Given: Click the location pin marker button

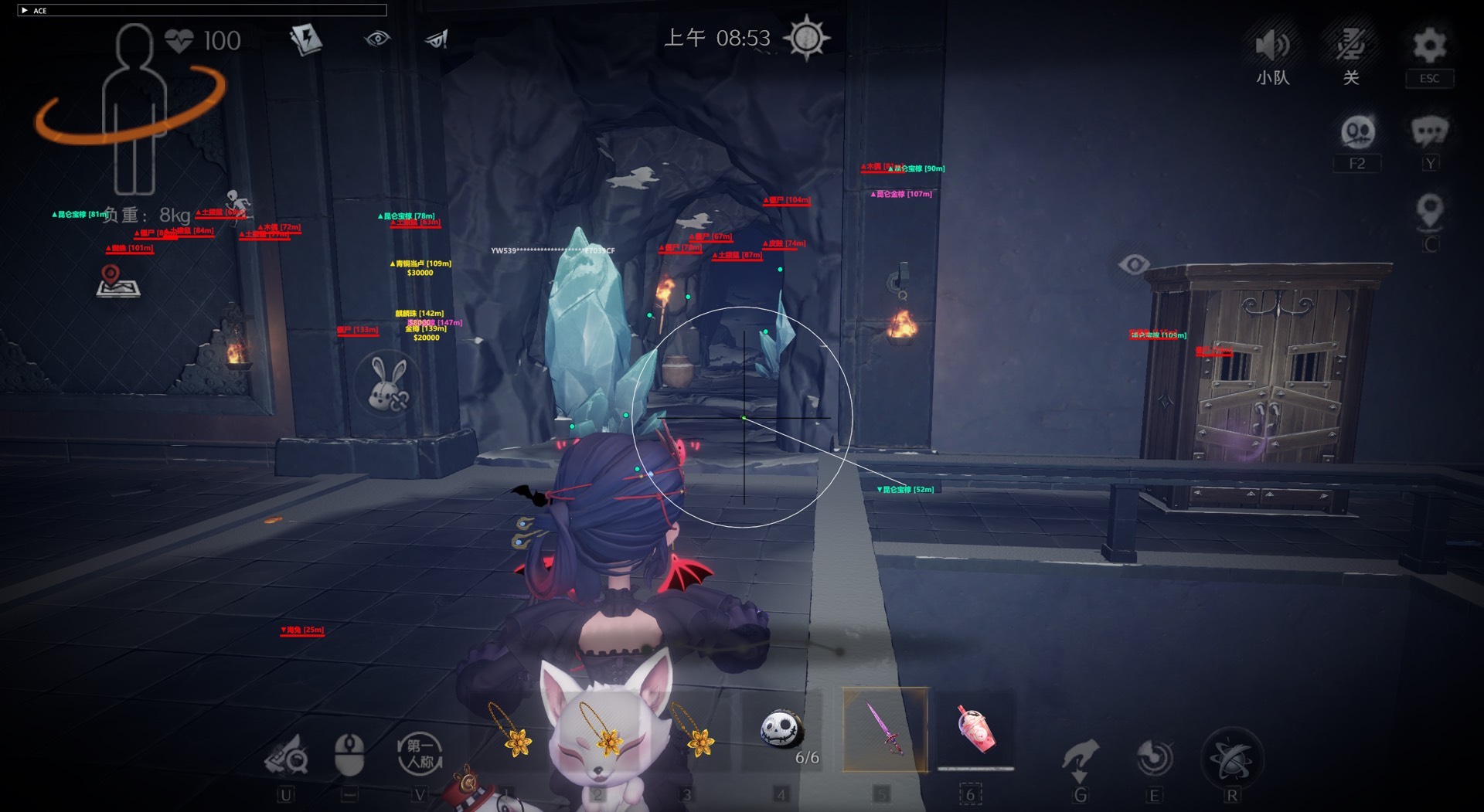Looking at the screenshot, I should point(1430,211).
